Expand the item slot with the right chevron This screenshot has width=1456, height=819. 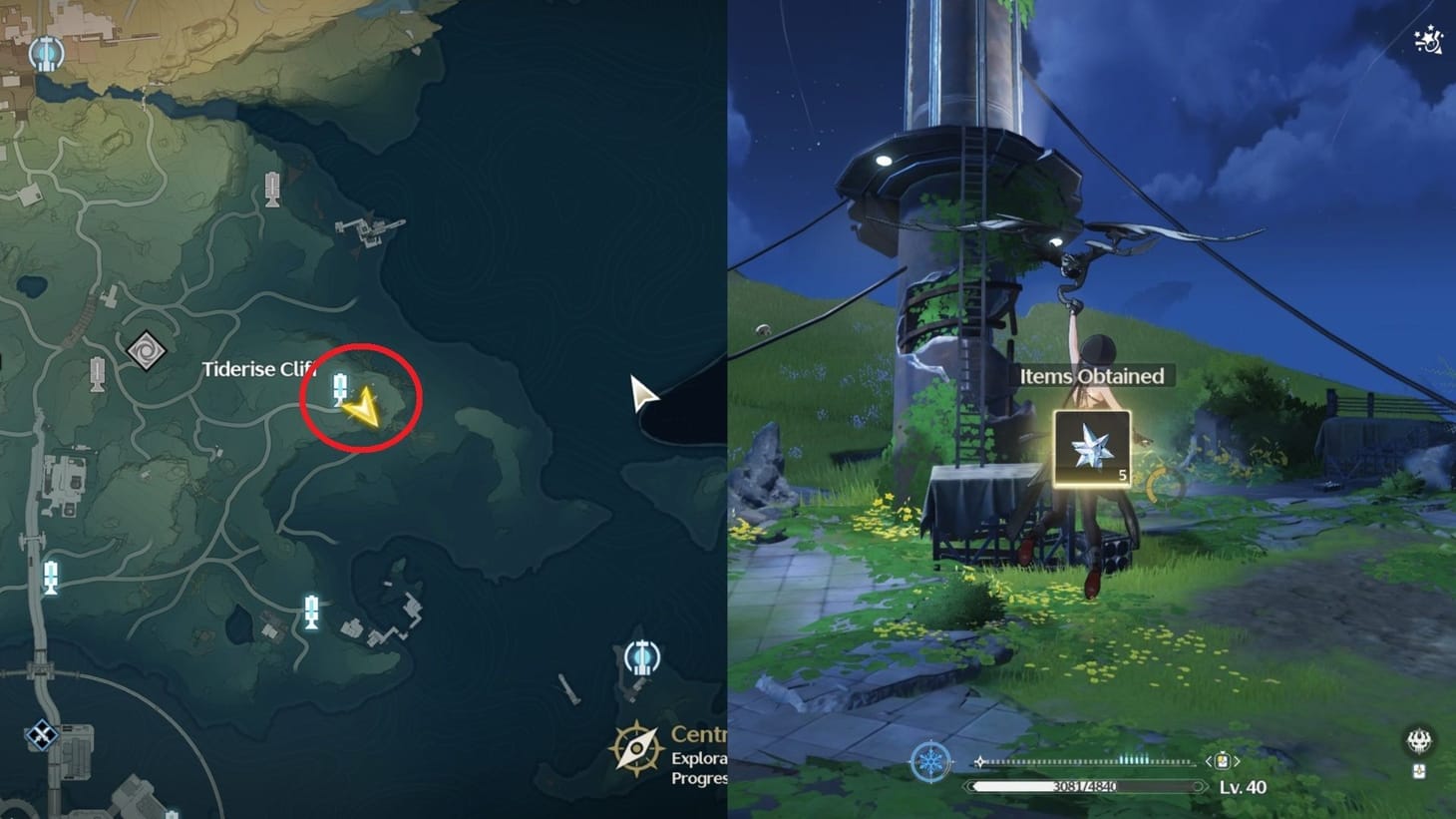[x=1238, y=760]
